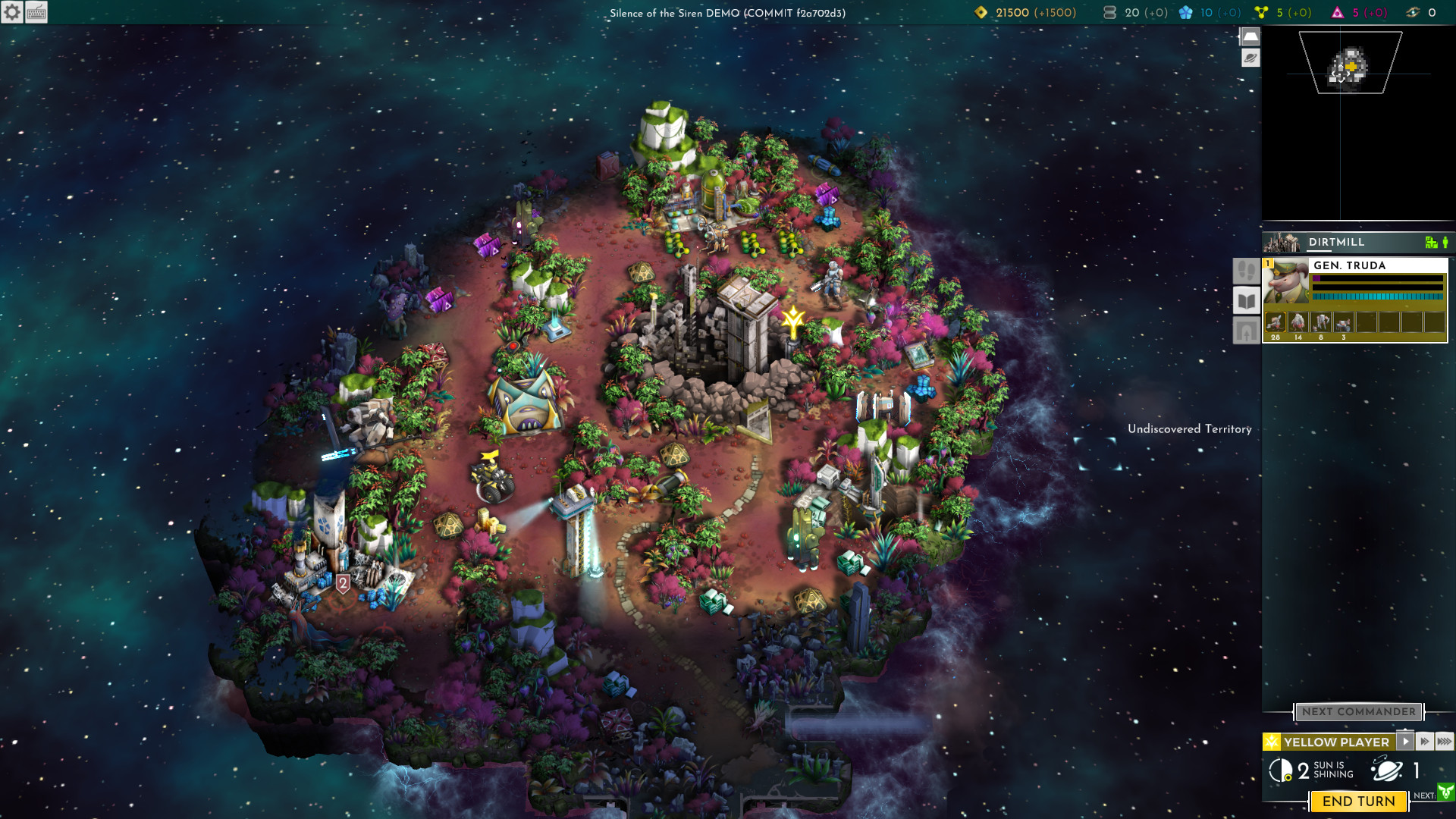The width and height of the screenshot is (1456, 819).
Task: Set fastest speed with the quadruple-arrow button
Action: tap(1445, 742)
